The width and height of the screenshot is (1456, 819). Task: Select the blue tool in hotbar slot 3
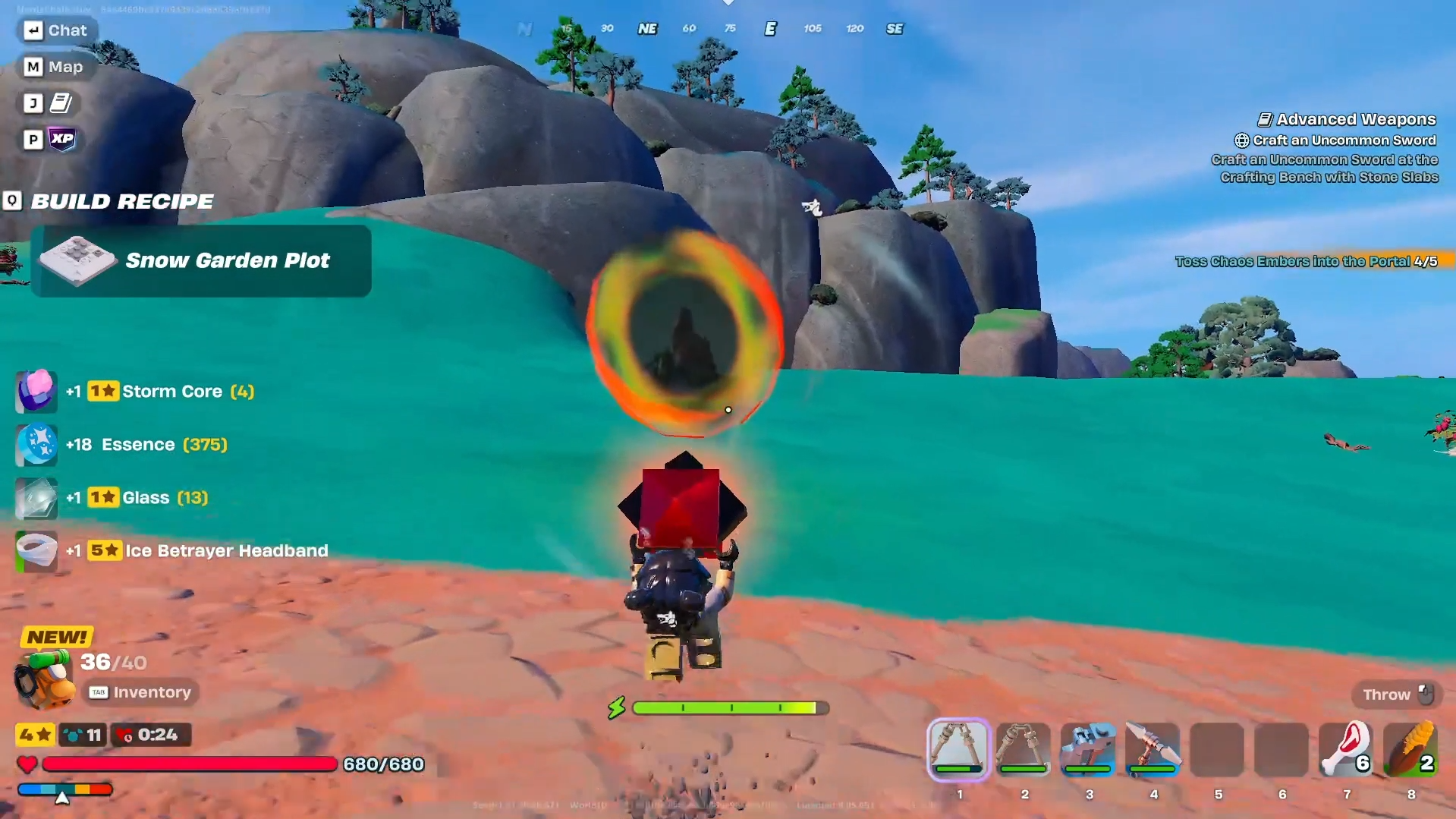(1088, 749)
